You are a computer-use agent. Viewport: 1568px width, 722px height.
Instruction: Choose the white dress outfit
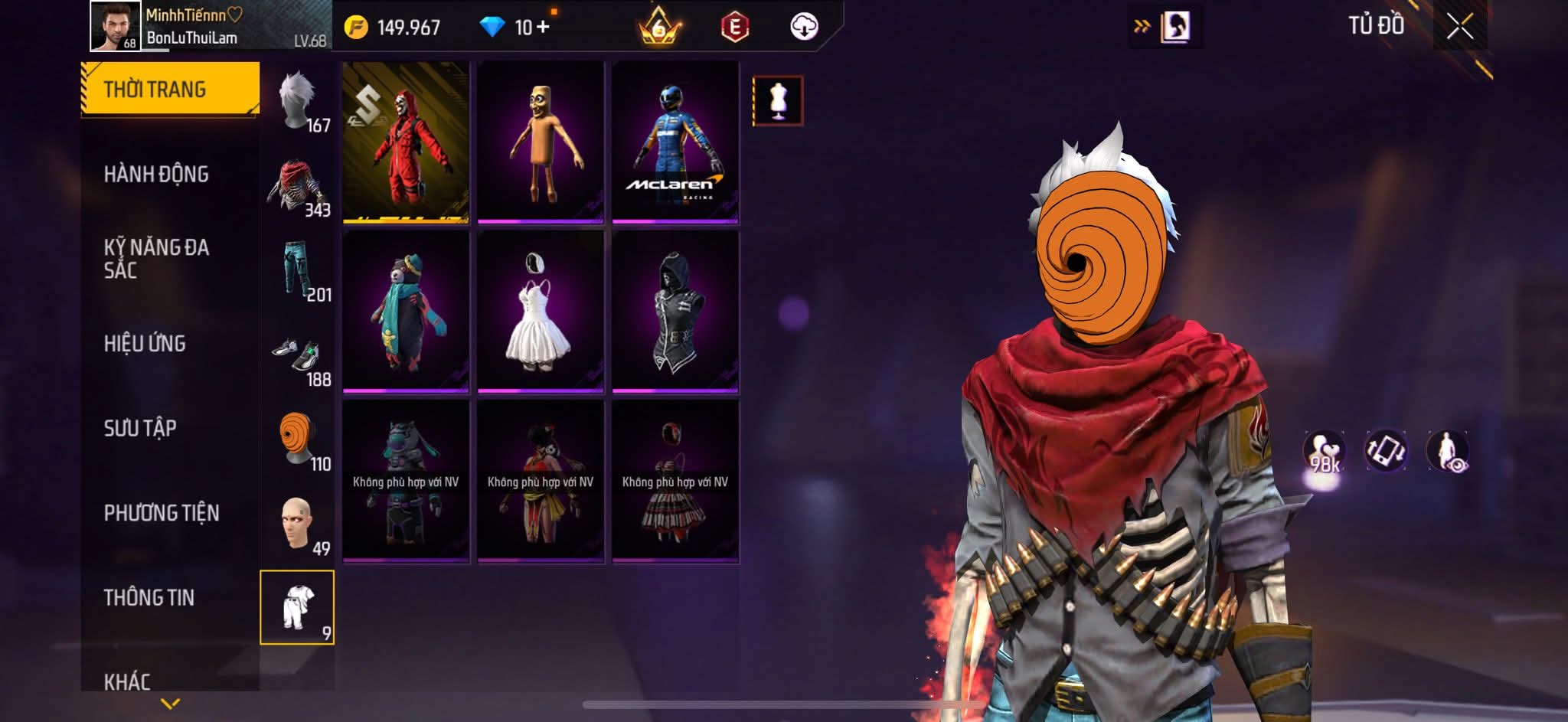click(540, 312)
